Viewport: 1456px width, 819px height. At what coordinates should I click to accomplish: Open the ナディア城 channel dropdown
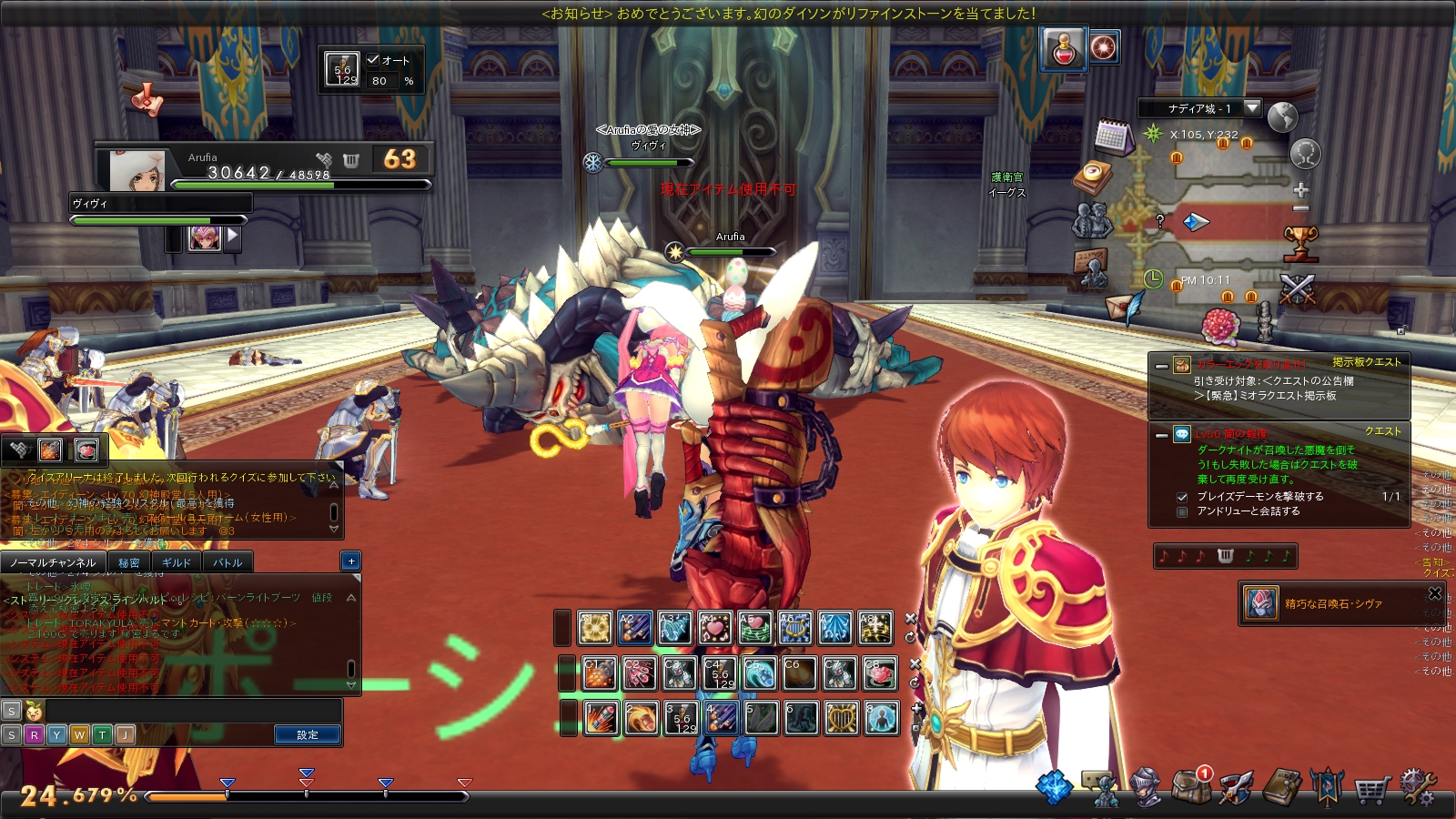1252,108
